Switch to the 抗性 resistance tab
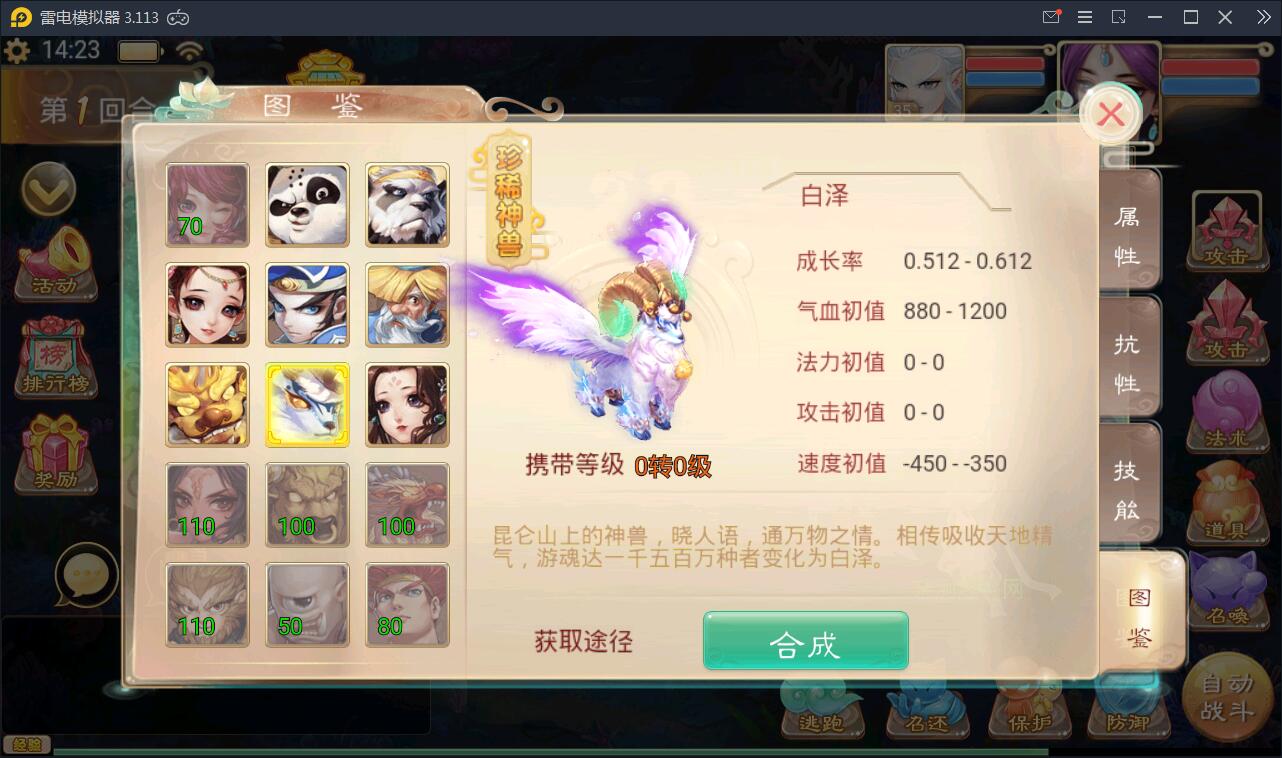Image resolution: width=1282 pixels, height=758 pixels. (x=1128, y=355)
